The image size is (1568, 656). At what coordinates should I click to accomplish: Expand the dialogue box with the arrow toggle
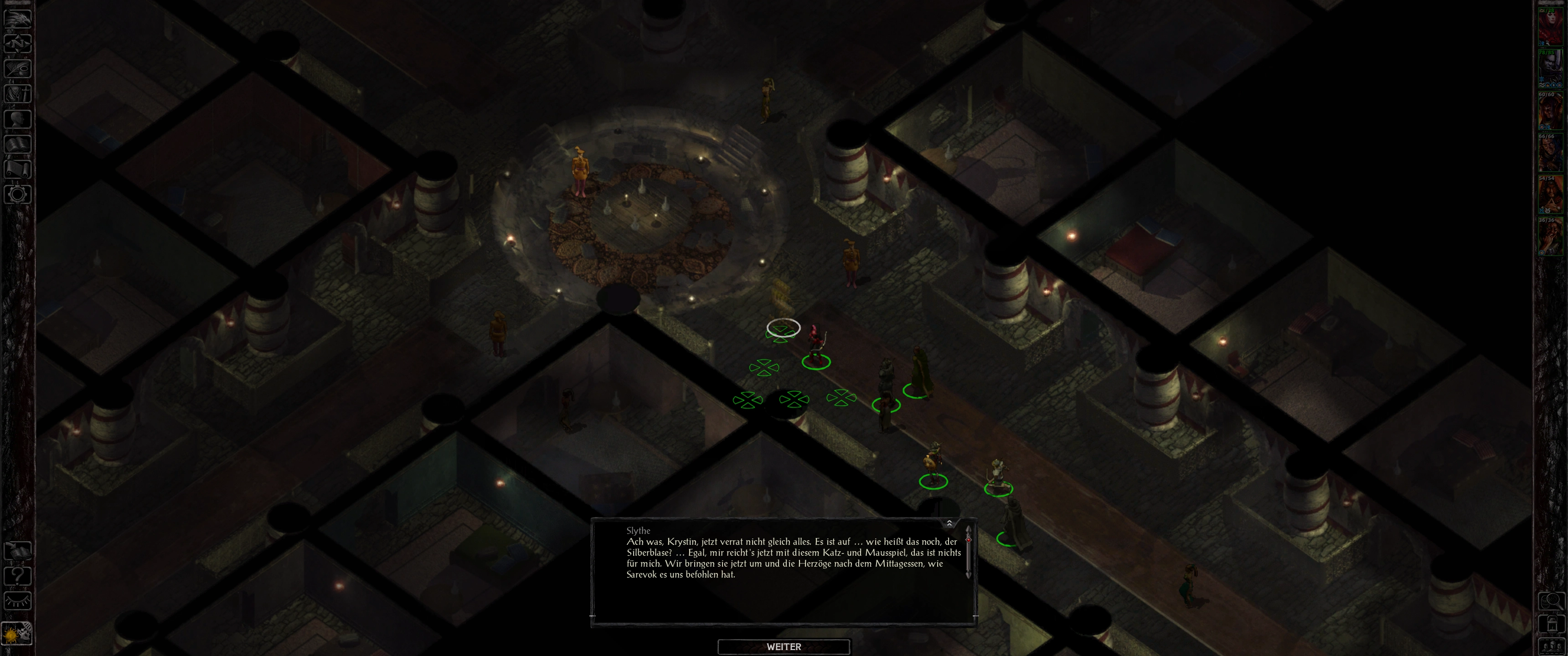(x=949, y=523)
